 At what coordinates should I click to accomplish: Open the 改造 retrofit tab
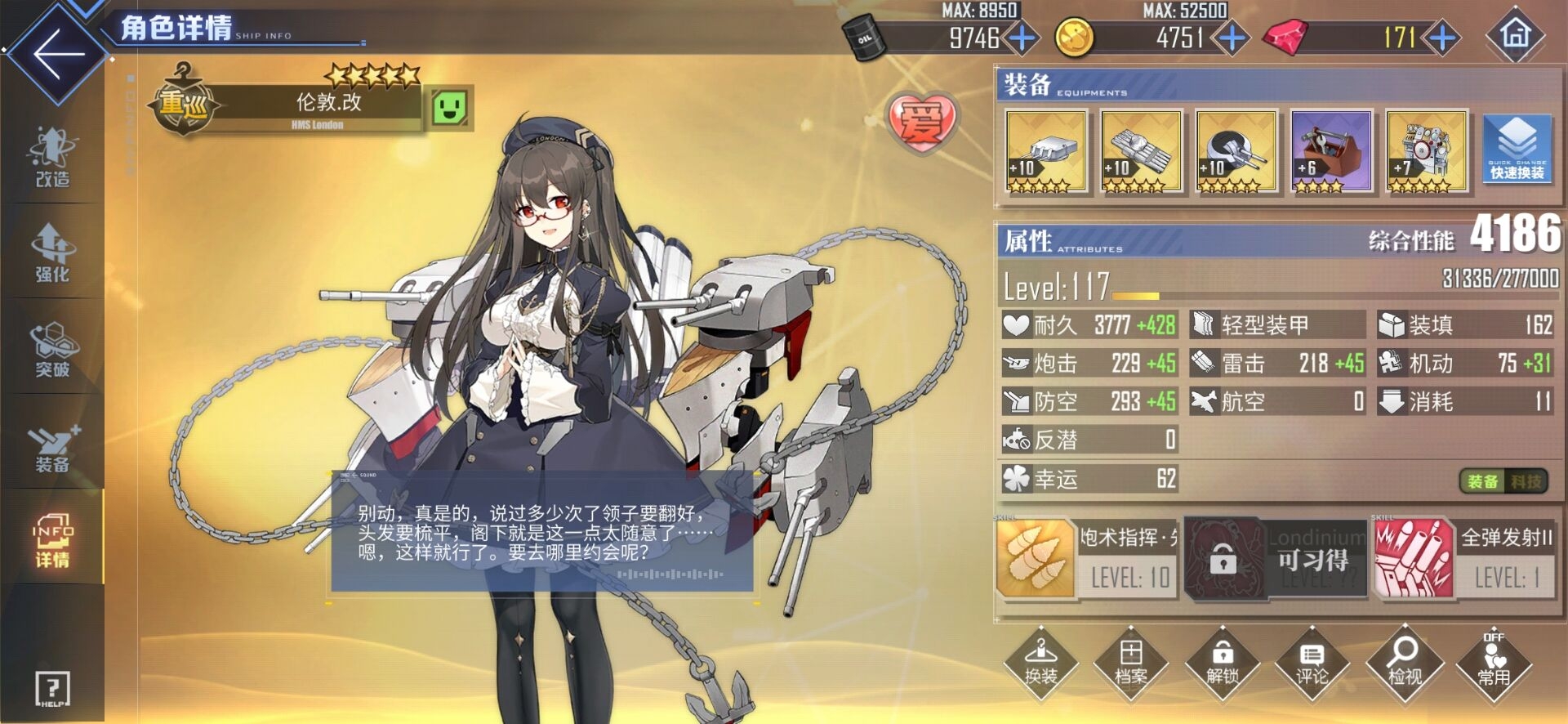click(52, 157)
